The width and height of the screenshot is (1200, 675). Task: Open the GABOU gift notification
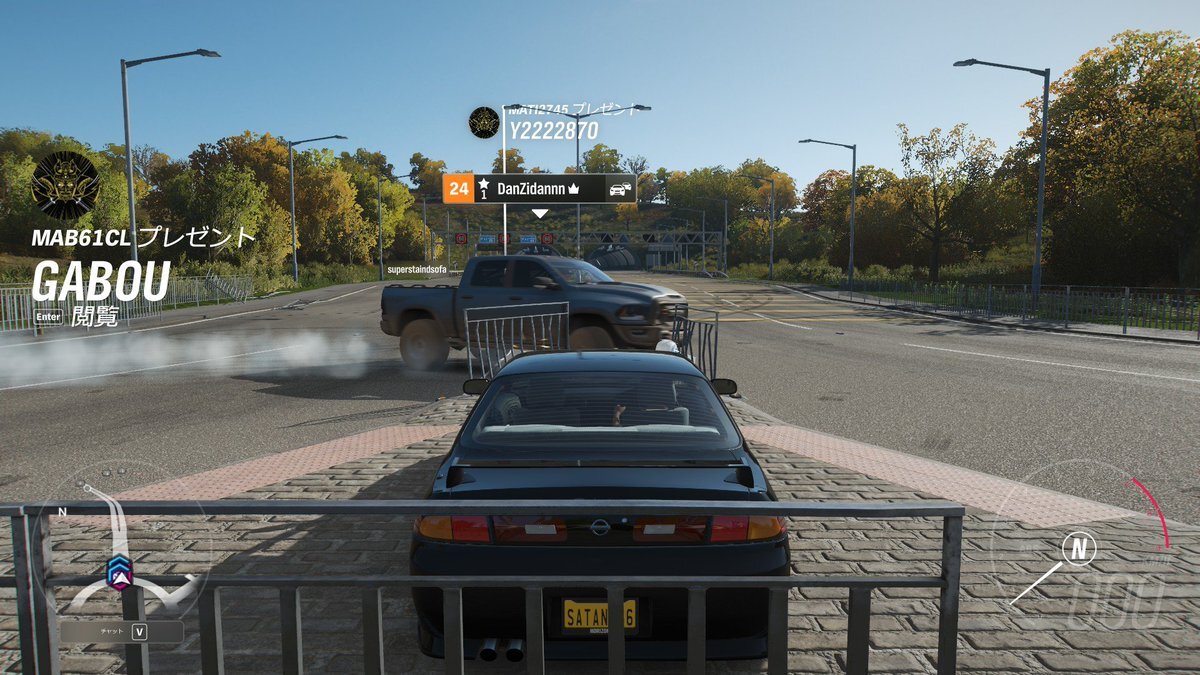point(101,282)
